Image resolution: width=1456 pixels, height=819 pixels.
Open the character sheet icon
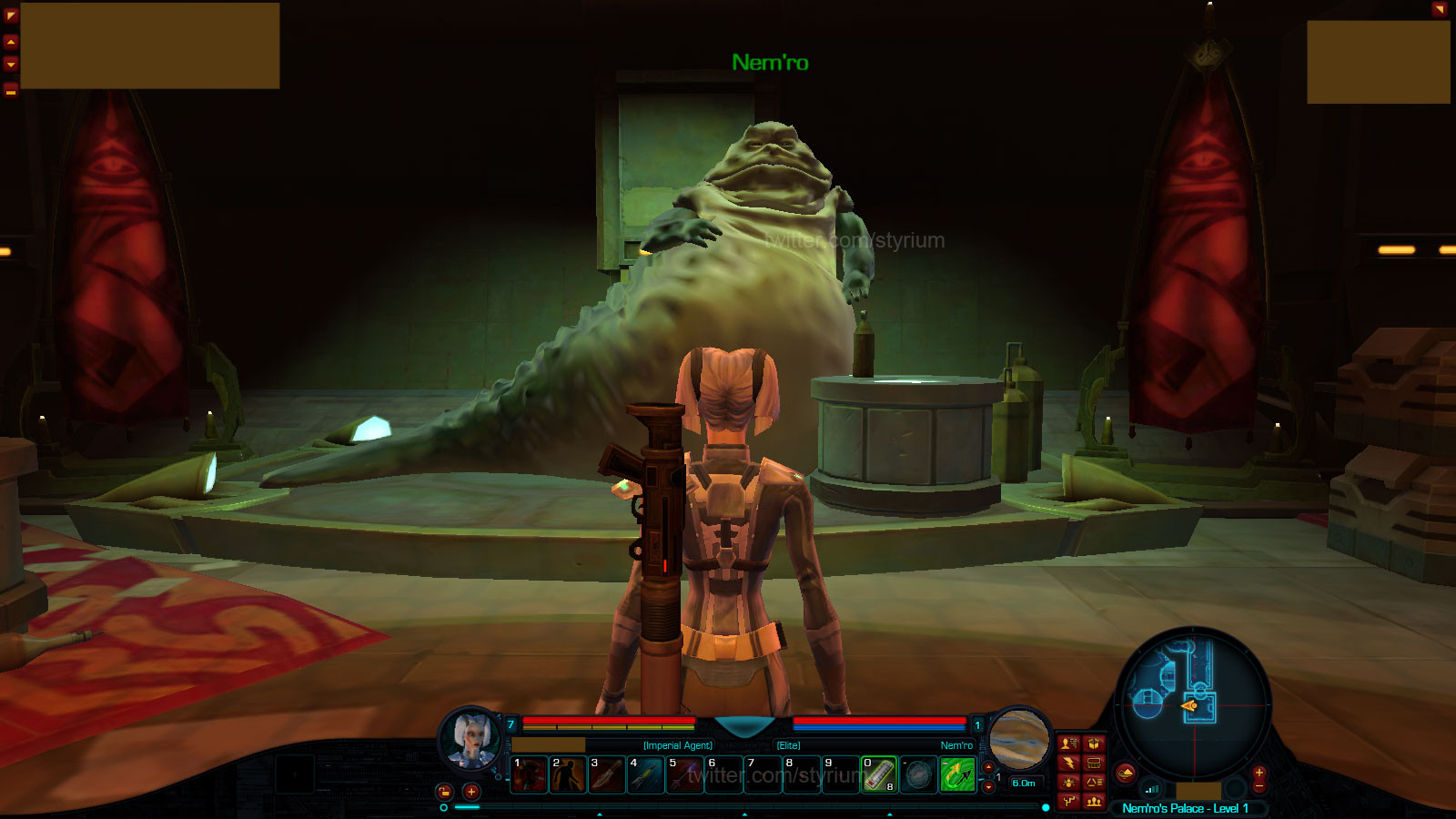click(1069, 743)
